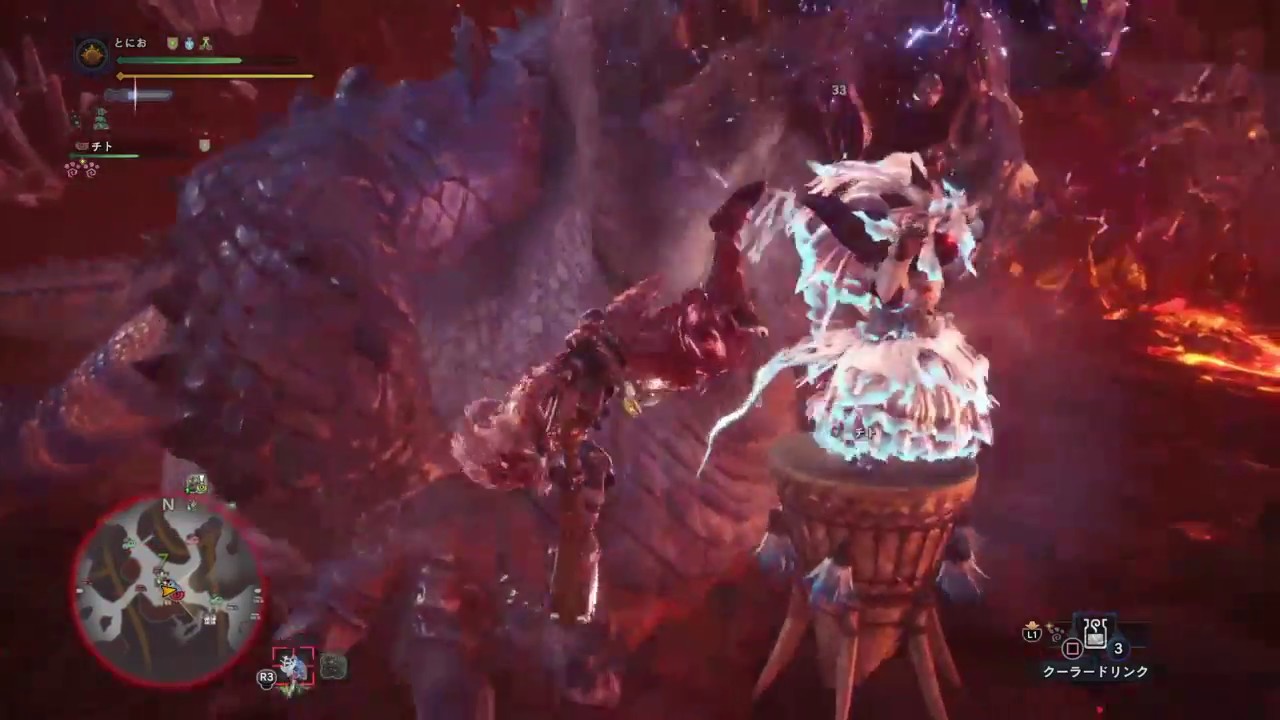Select the Cooler Drink item icon
The width and height of the screenshot is (1280, 720).
coord(1095,633)
